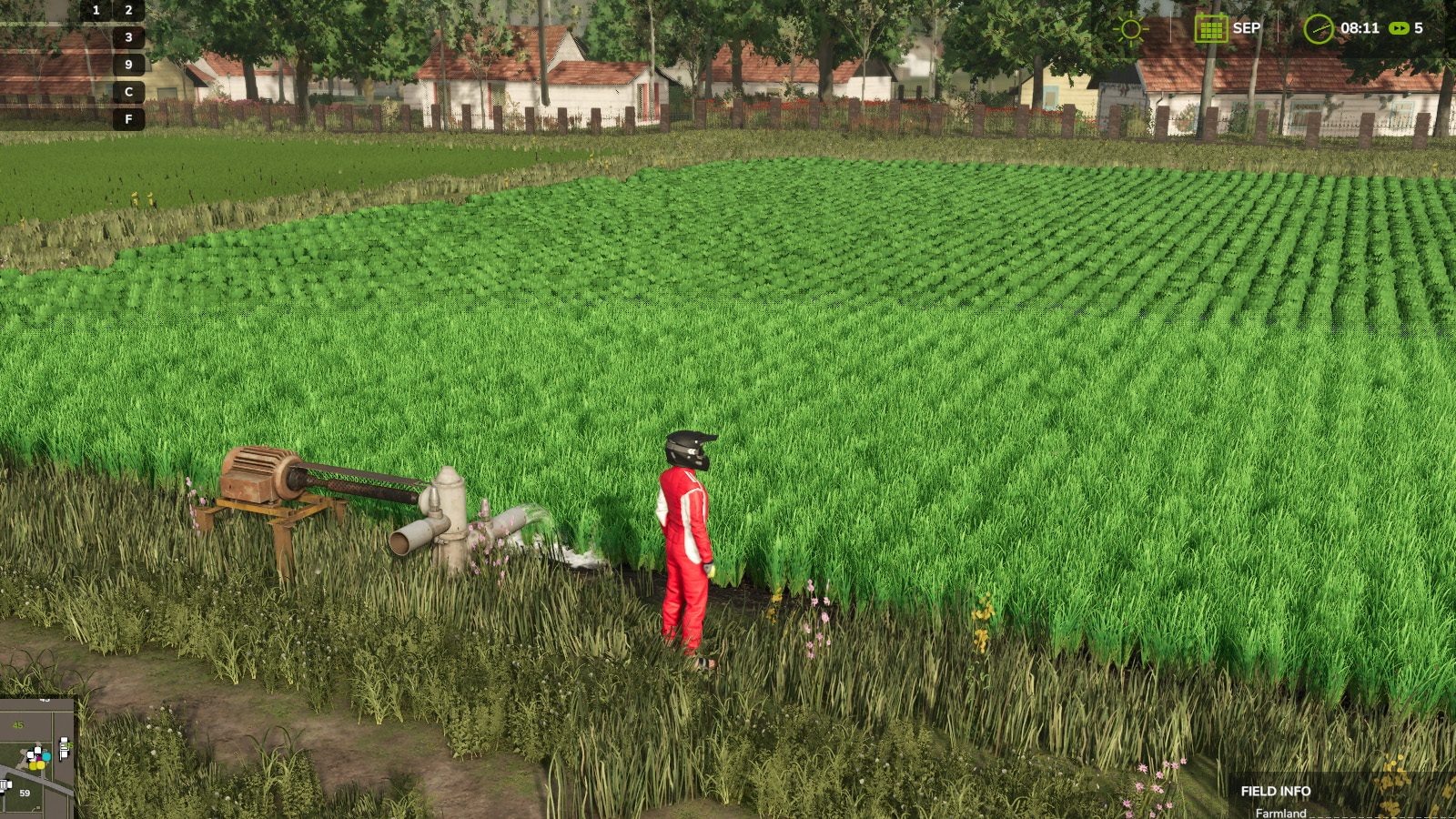
Task: Click the magenta vehicle marker on minimap
Action: 40,758
